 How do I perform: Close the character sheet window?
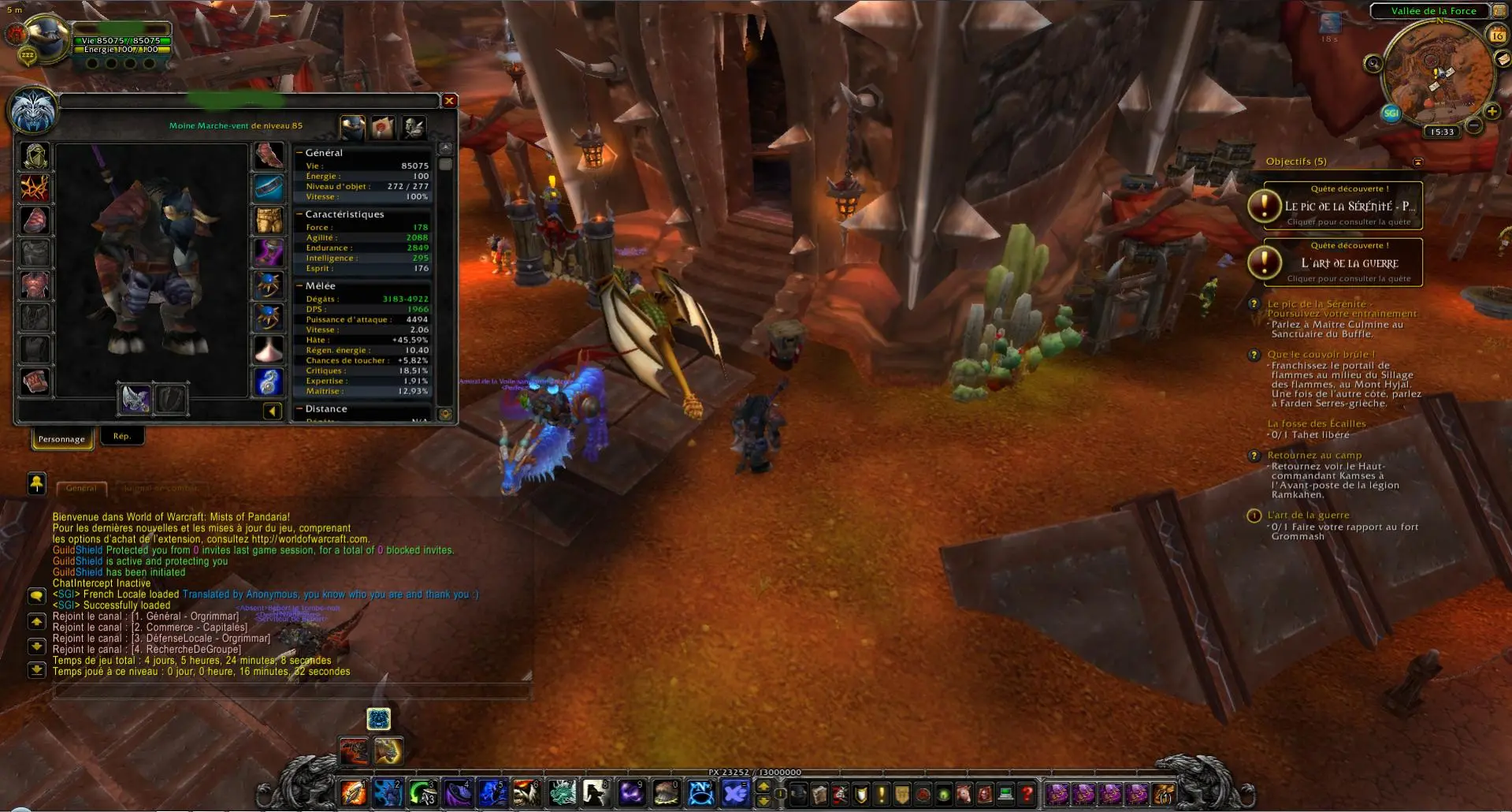tap(449, 101)
